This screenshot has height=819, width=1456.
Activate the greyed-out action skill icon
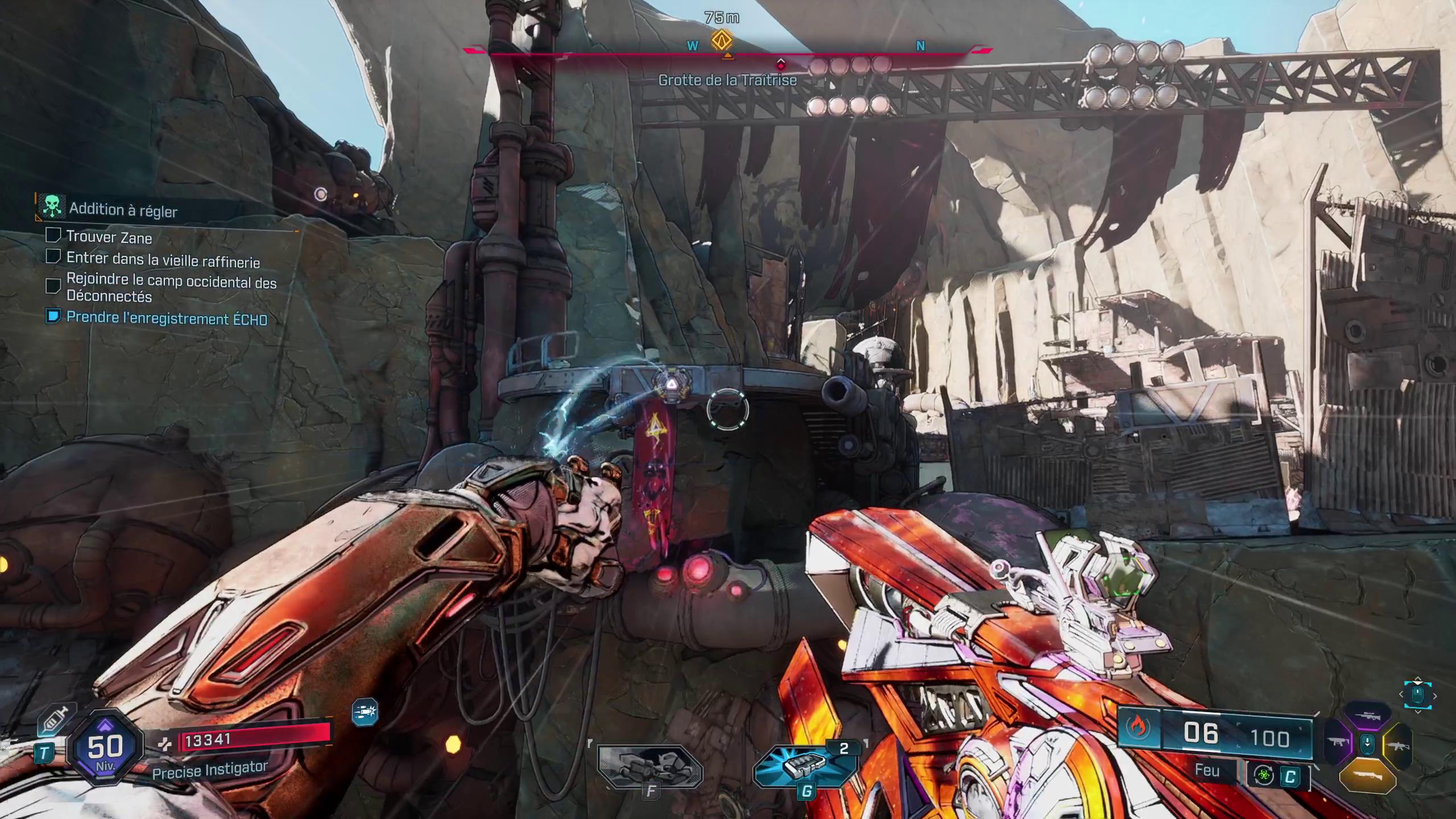click(650, 767)
